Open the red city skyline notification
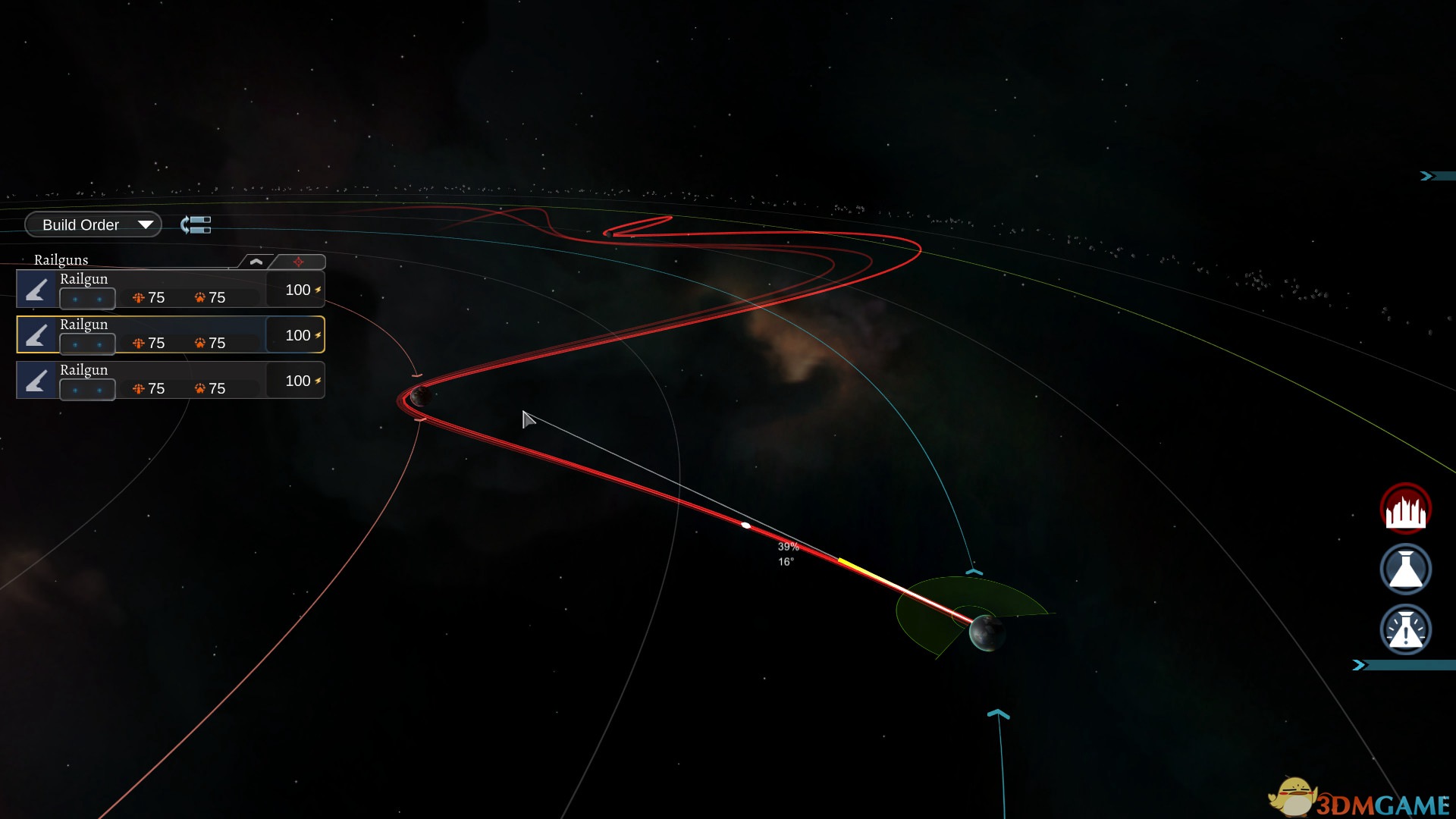 click(1405, 509)
